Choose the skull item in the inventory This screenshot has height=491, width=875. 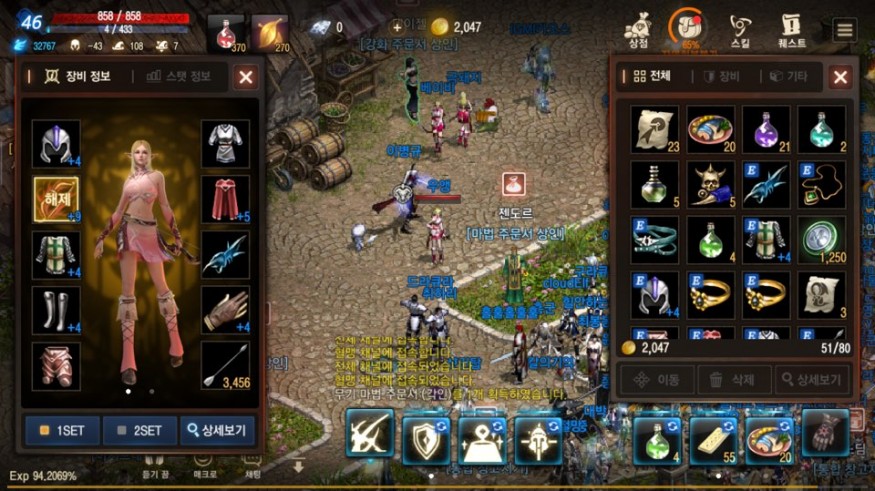click(x=710, y=184)
